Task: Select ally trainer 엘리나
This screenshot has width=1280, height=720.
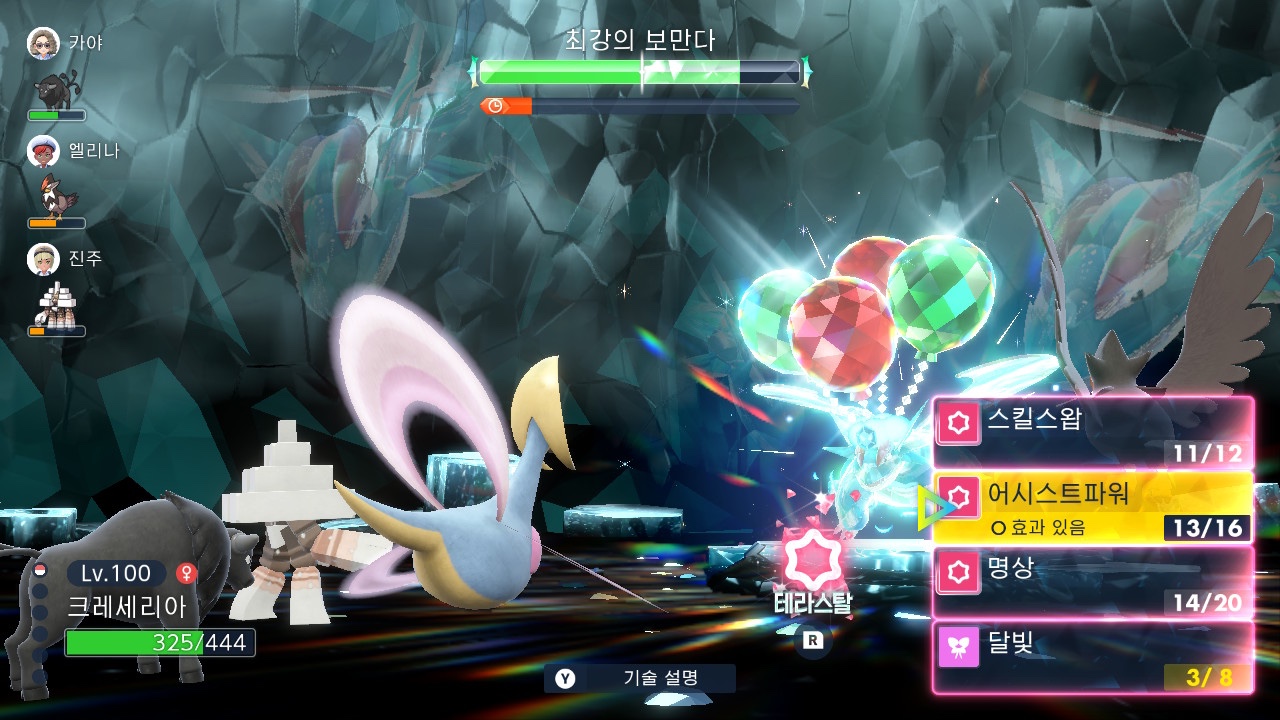Action: [44, 151]
